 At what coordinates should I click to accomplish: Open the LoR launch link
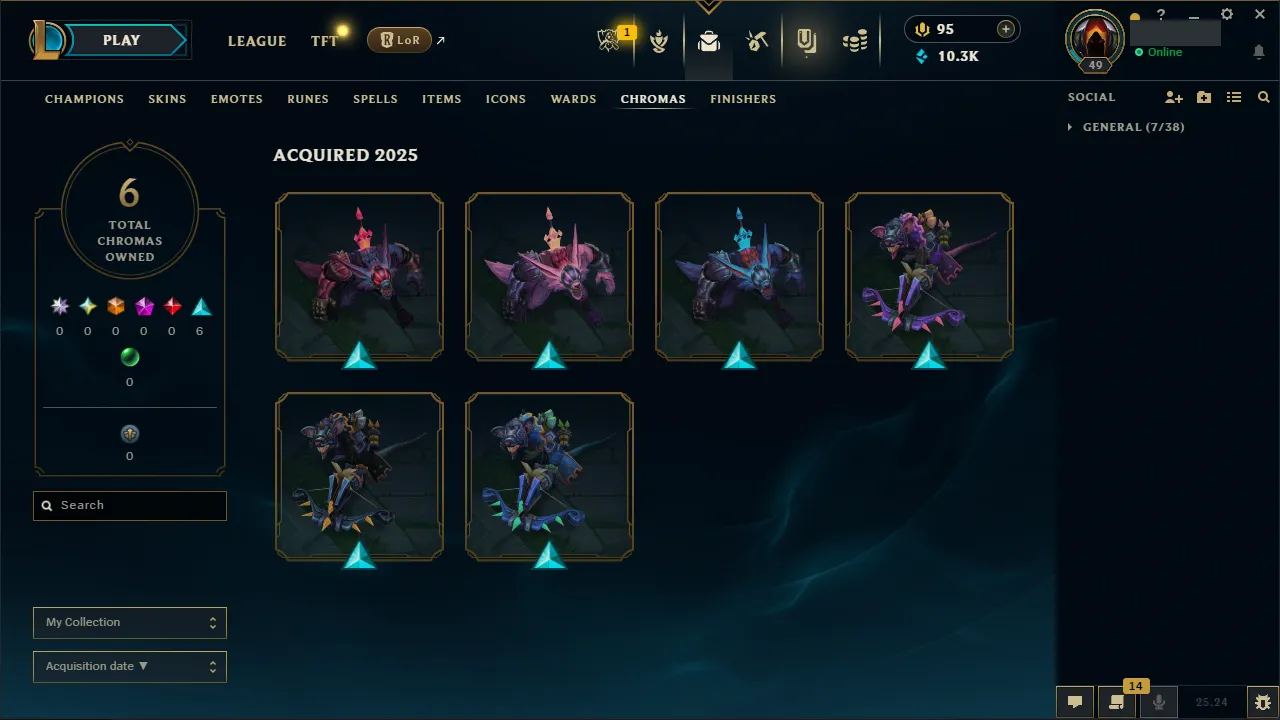399,40
